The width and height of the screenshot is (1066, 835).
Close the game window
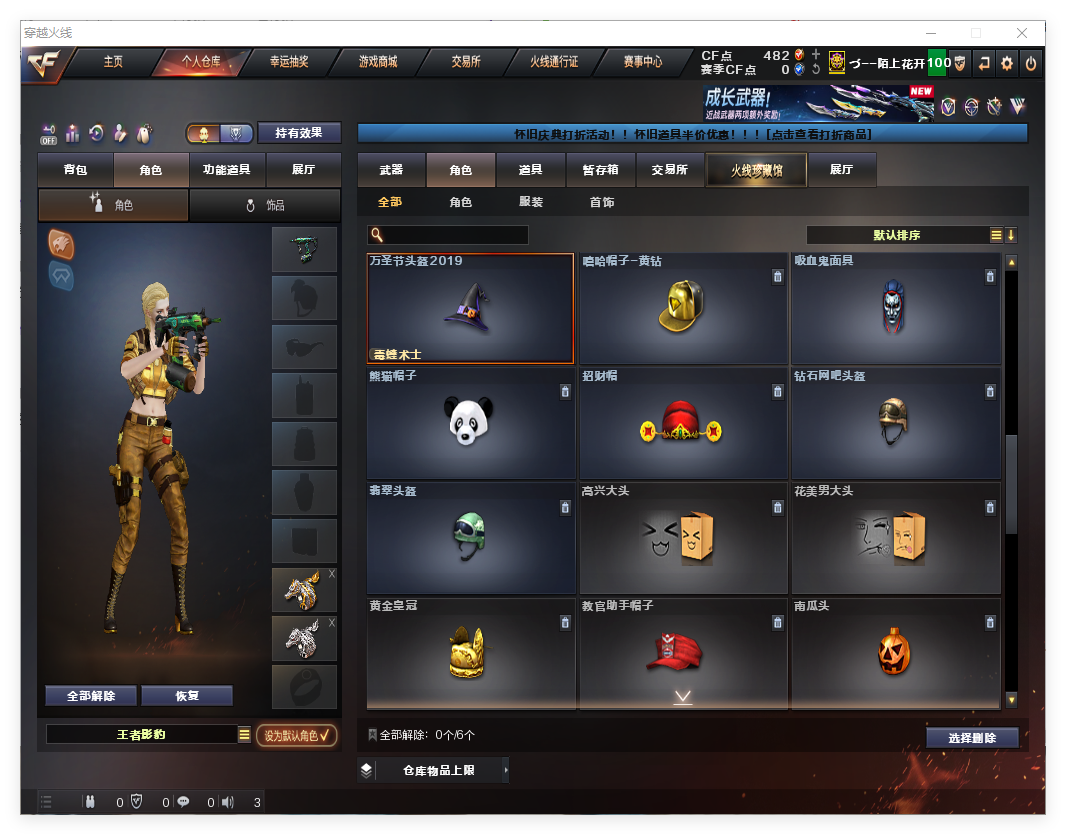coord(1022,33)
